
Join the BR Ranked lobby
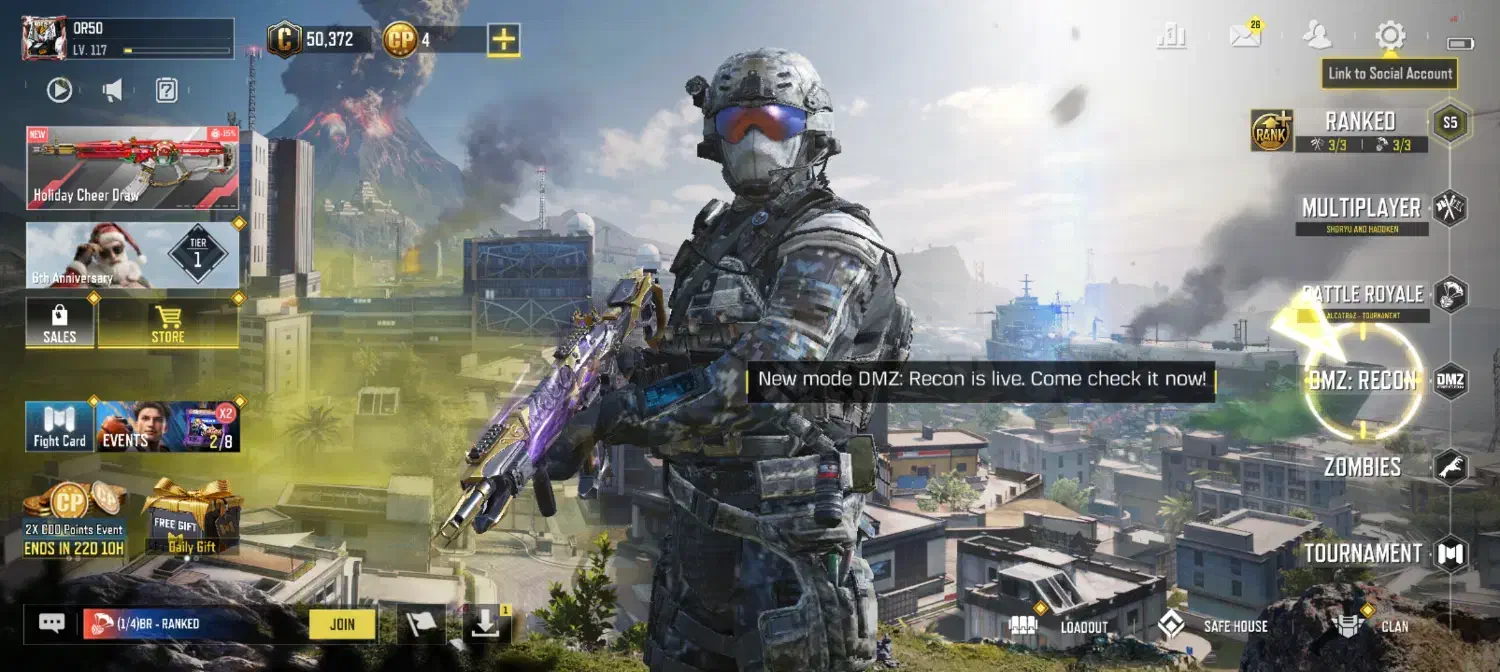coord(342,624)
